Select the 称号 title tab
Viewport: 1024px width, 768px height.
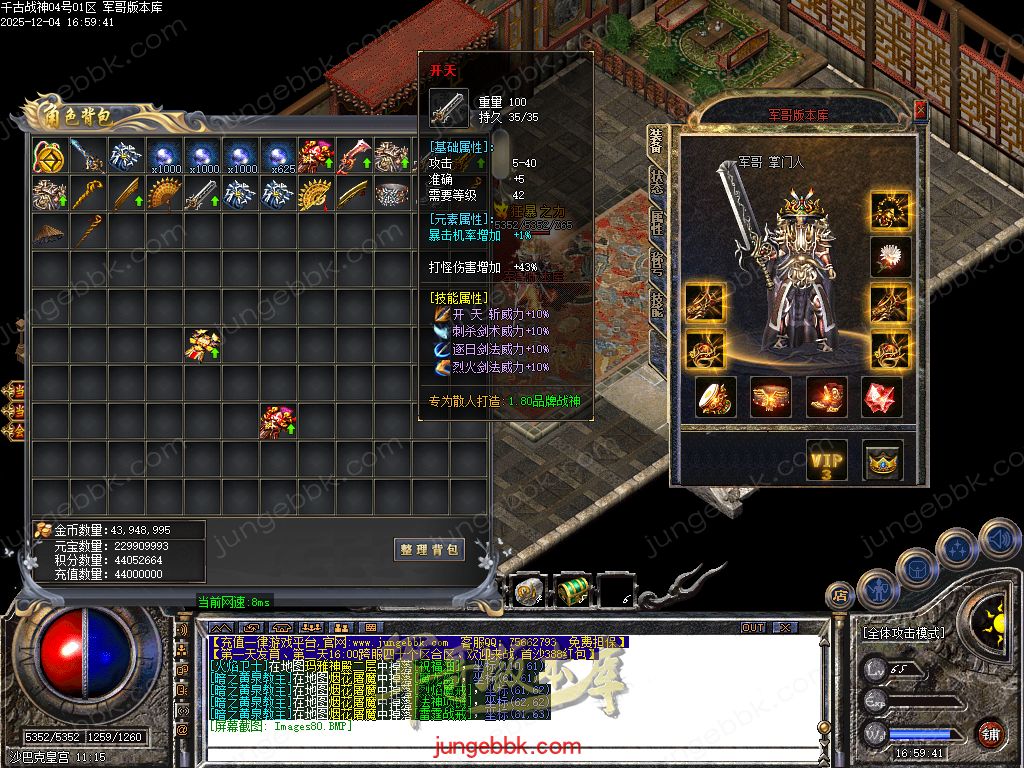(657, 262)
